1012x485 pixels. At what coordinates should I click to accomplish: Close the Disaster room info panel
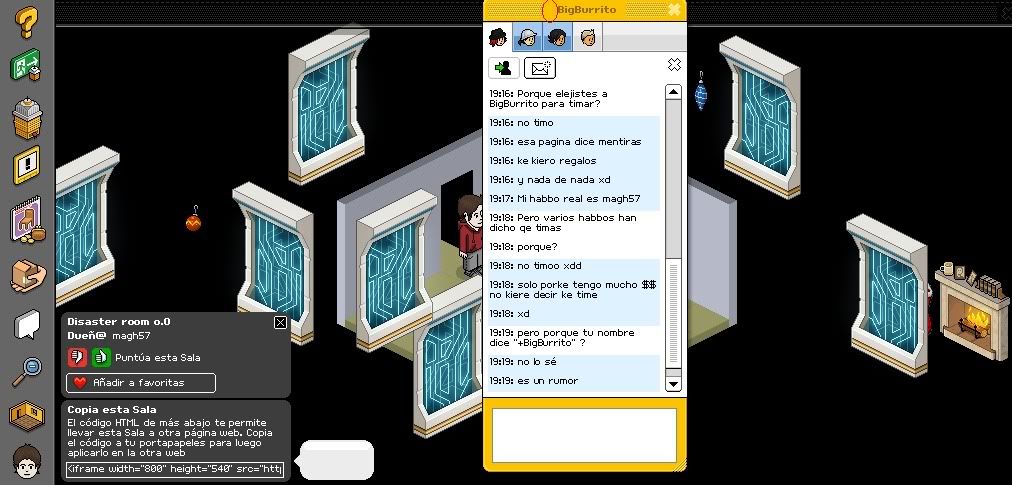[x=280, y=322]
